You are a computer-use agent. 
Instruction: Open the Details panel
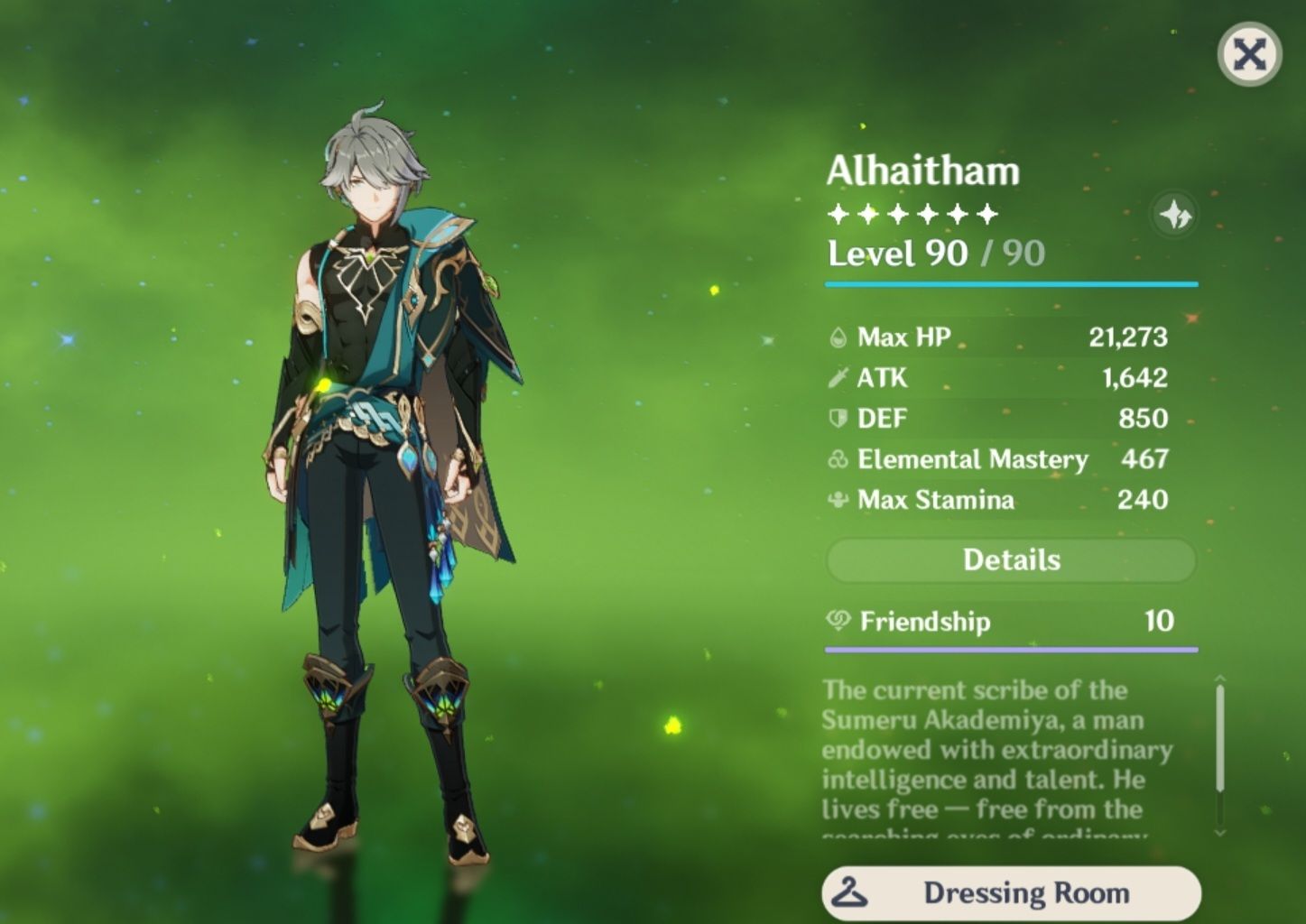coord(1010,559)
